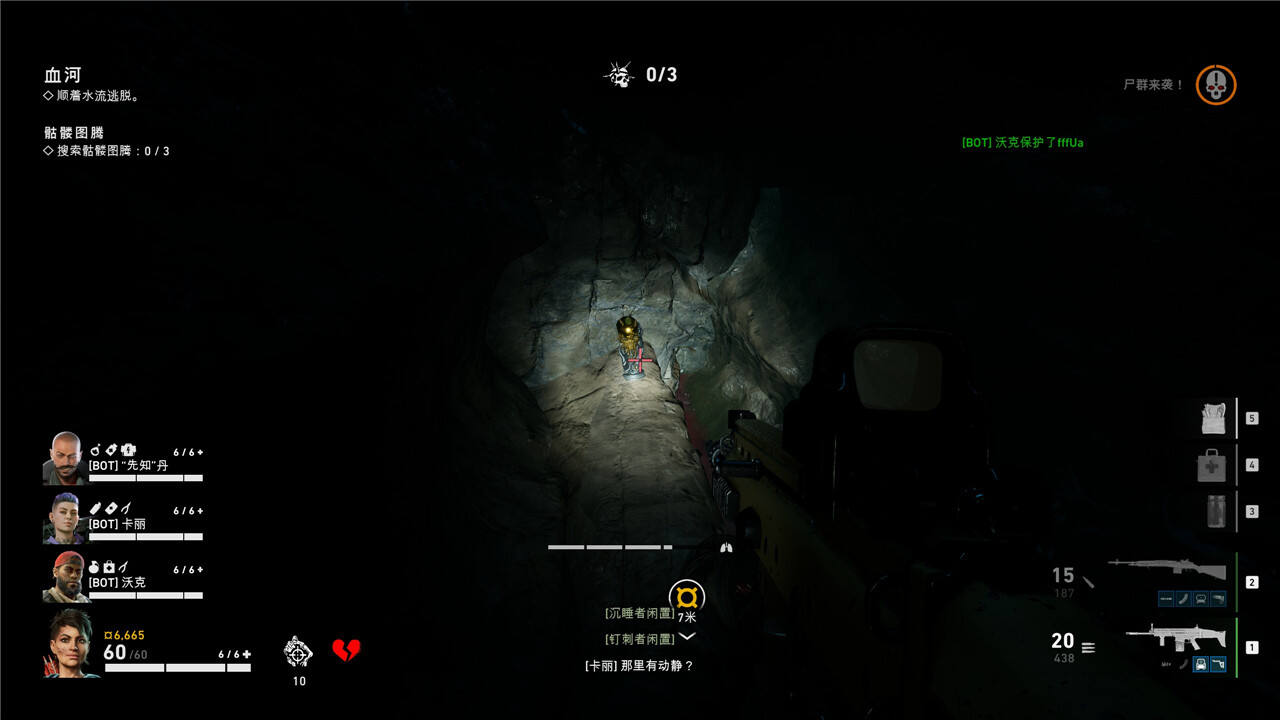Click the red broken heart status icon

tap(346, 651)
